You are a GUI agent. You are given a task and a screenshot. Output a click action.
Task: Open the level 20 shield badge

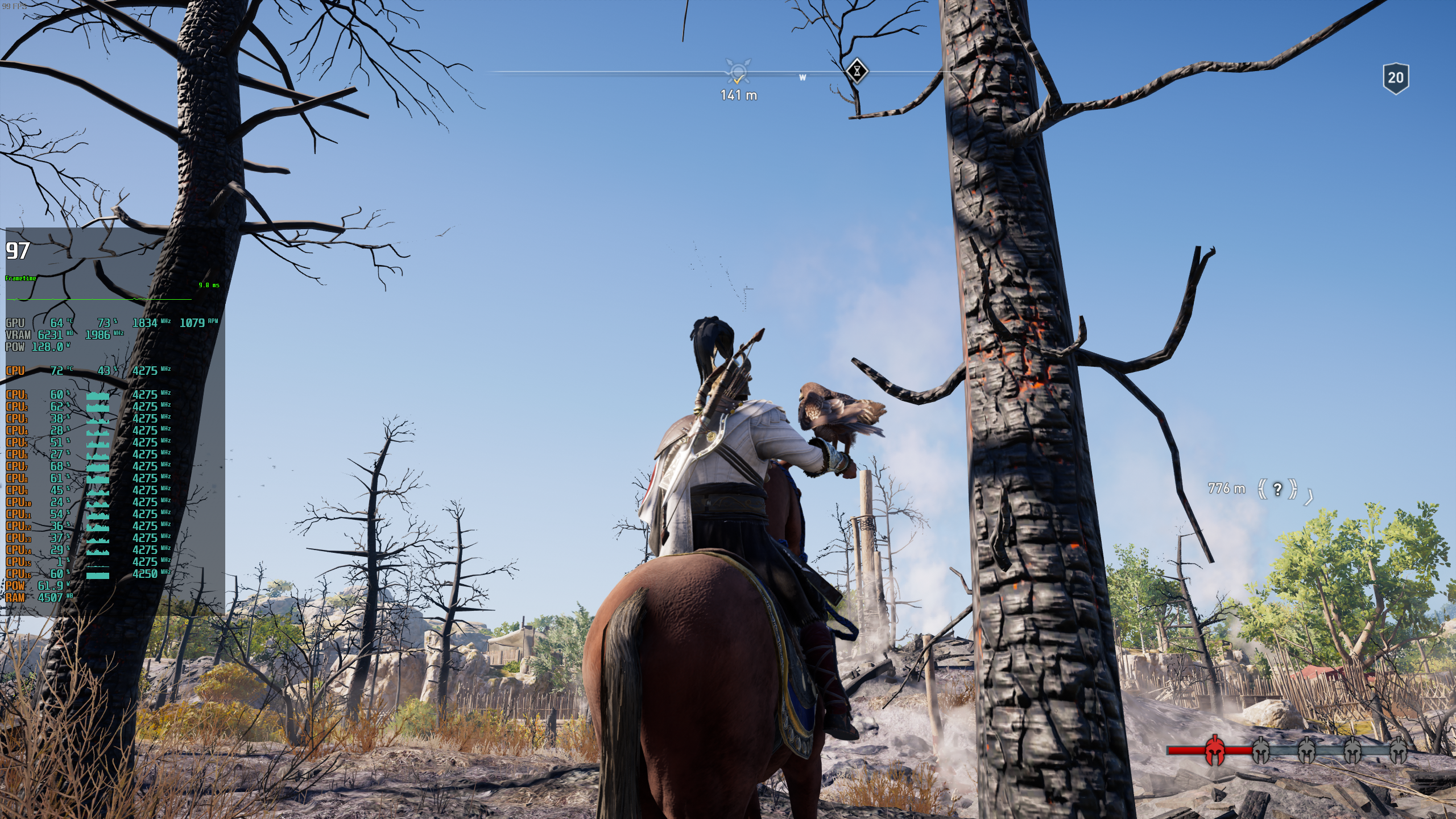tap(1397, 78)
